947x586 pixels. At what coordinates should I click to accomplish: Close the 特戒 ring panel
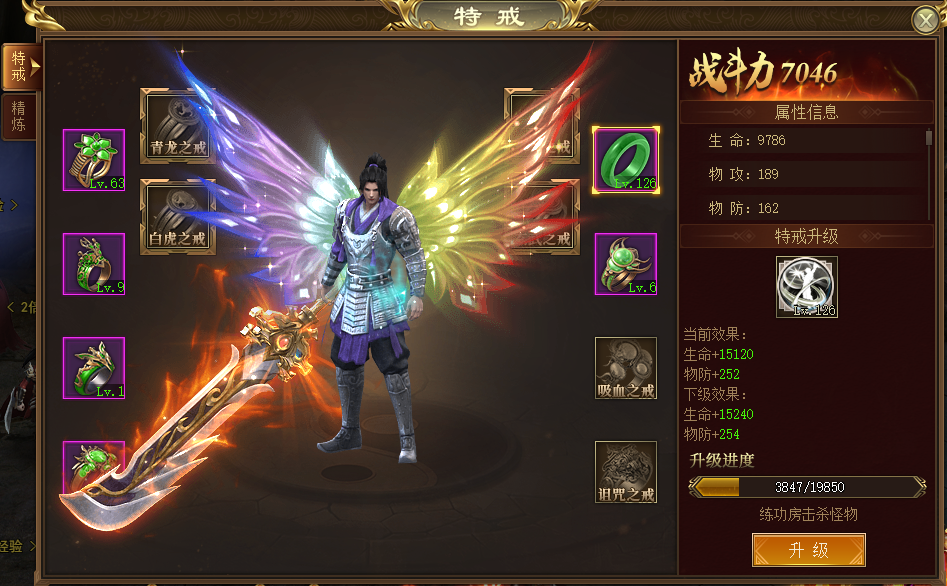[x=925, y=20]
